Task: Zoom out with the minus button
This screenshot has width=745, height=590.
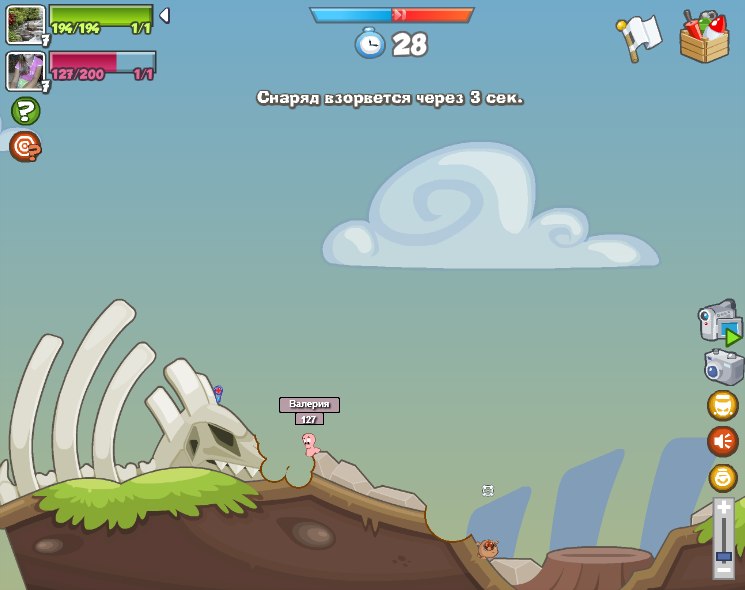Action: click(x=723, y=568)
